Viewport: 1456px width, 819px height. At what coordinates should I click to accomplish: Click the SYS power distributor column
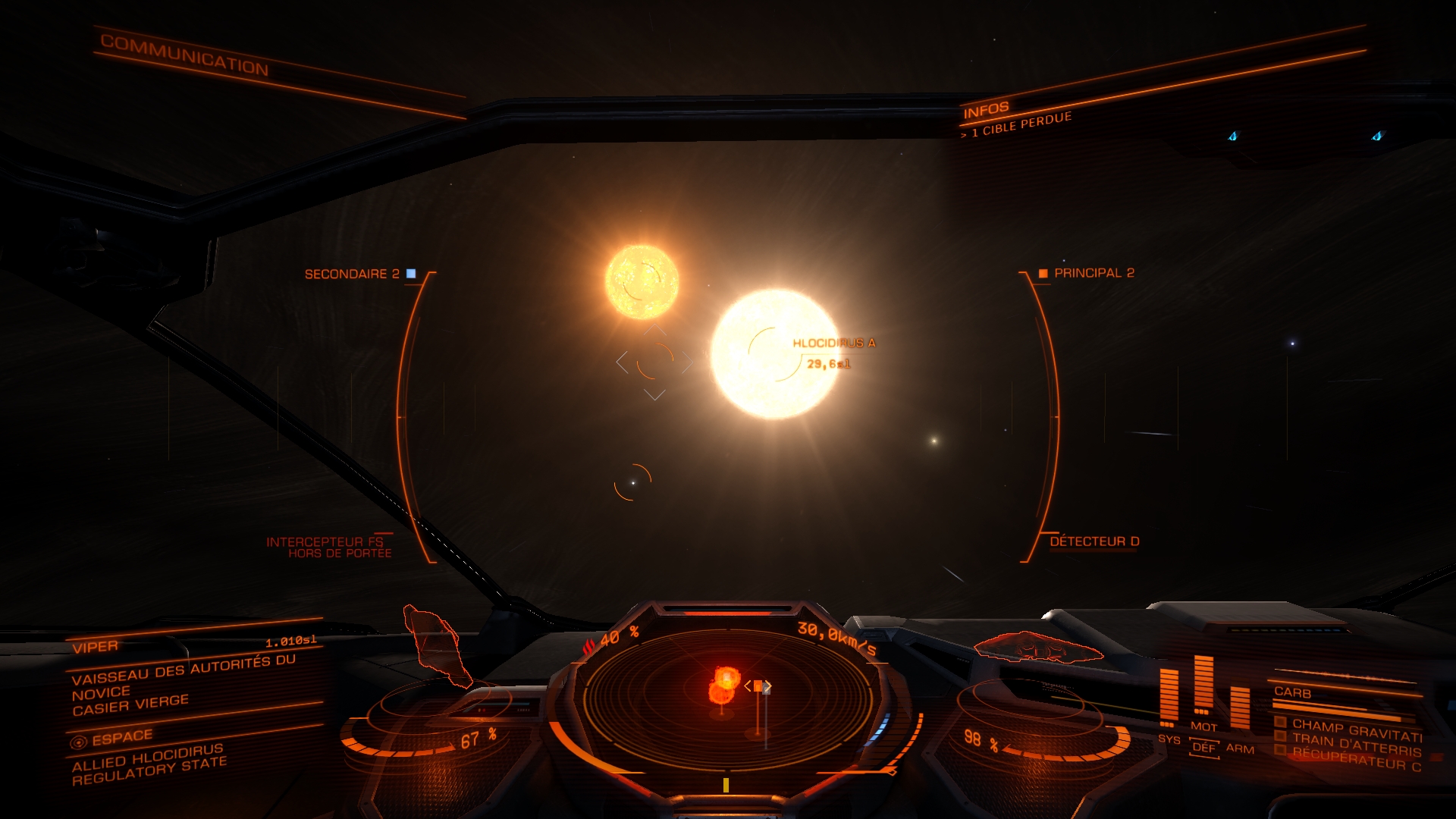click(1169, 698)
